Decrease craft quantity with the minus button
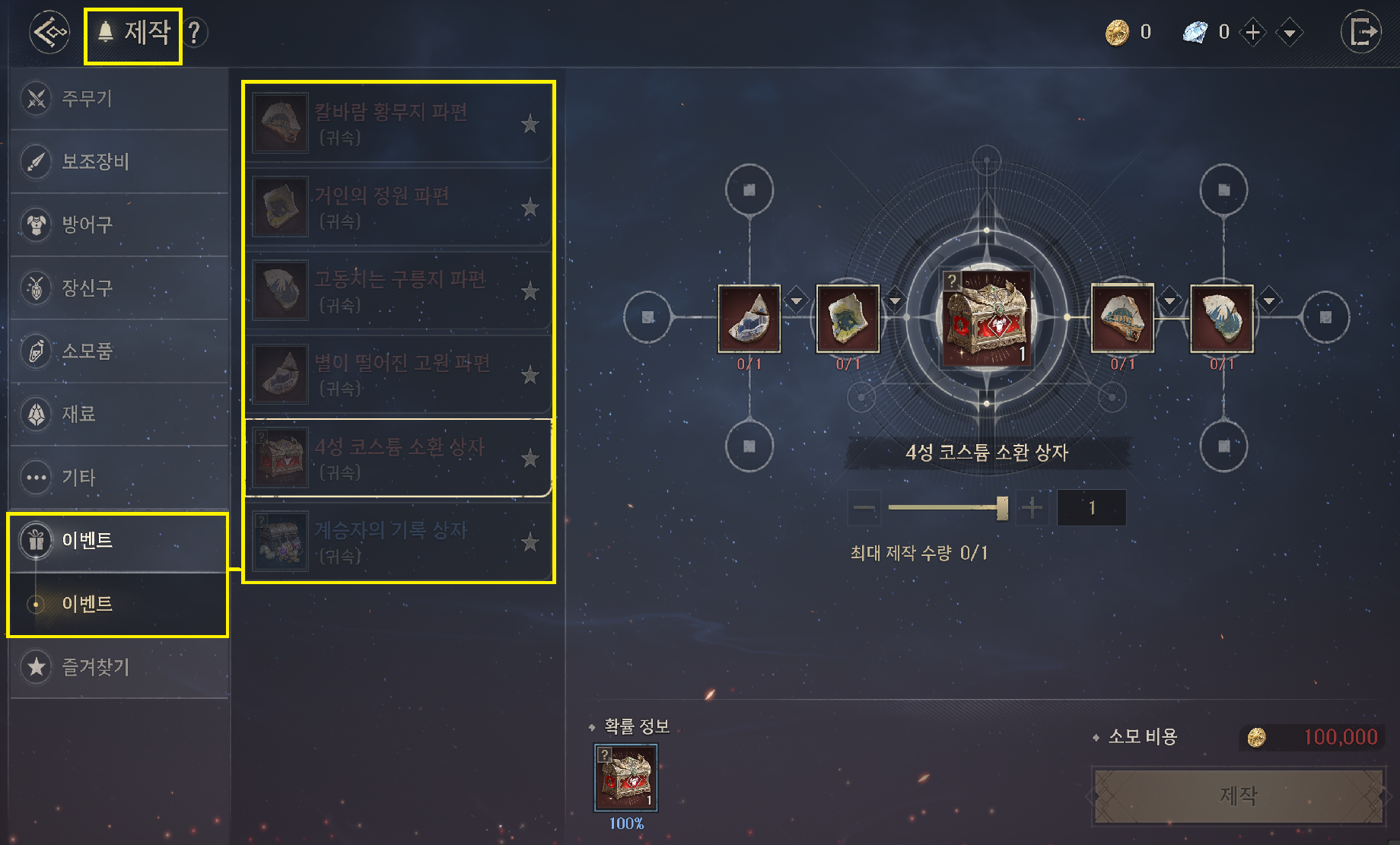This screenshot has width=1400, height=845. pos(864,507)
